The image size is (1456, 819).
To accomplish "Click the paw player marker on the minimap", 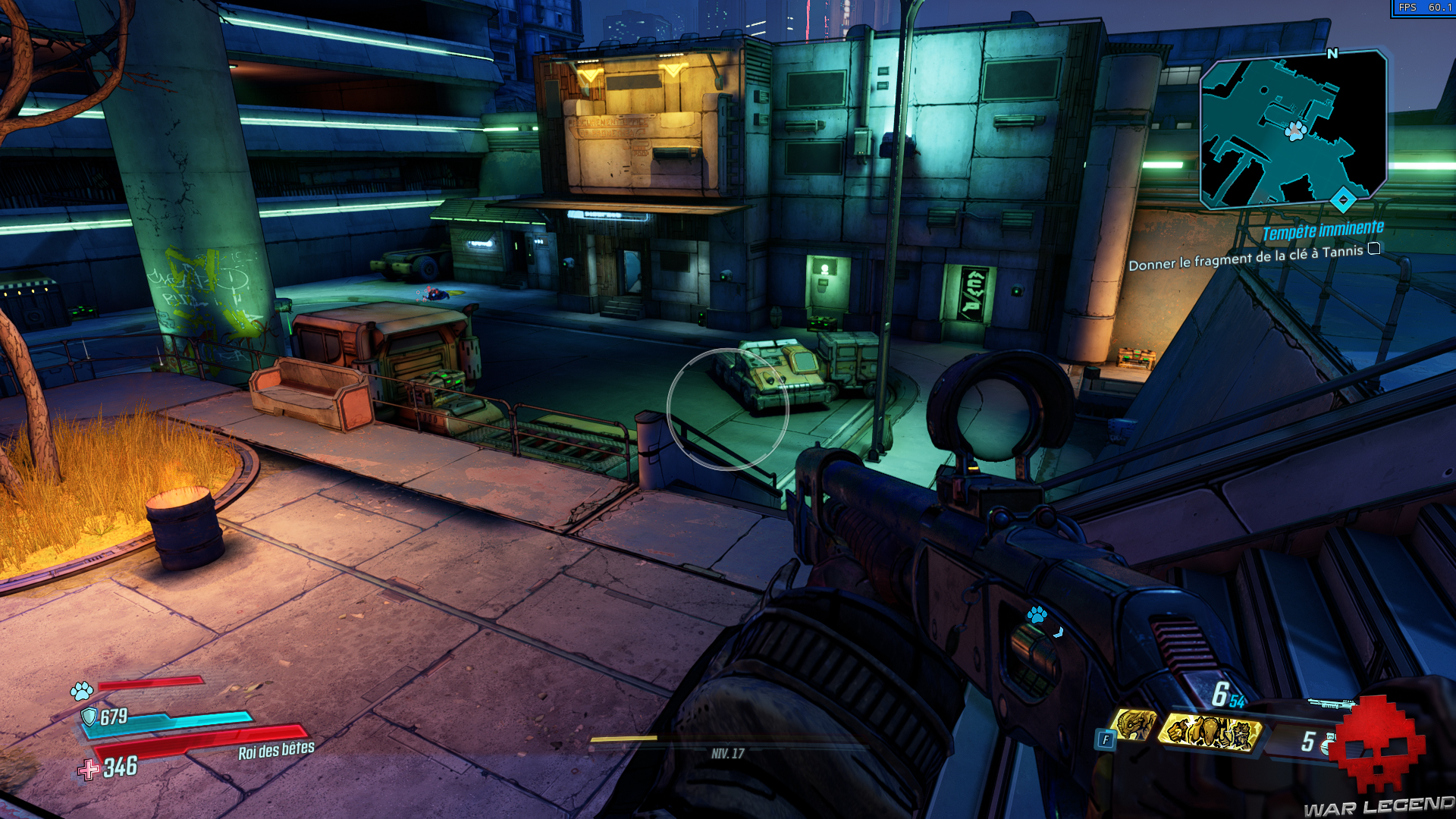I will tap(1295, 133).
